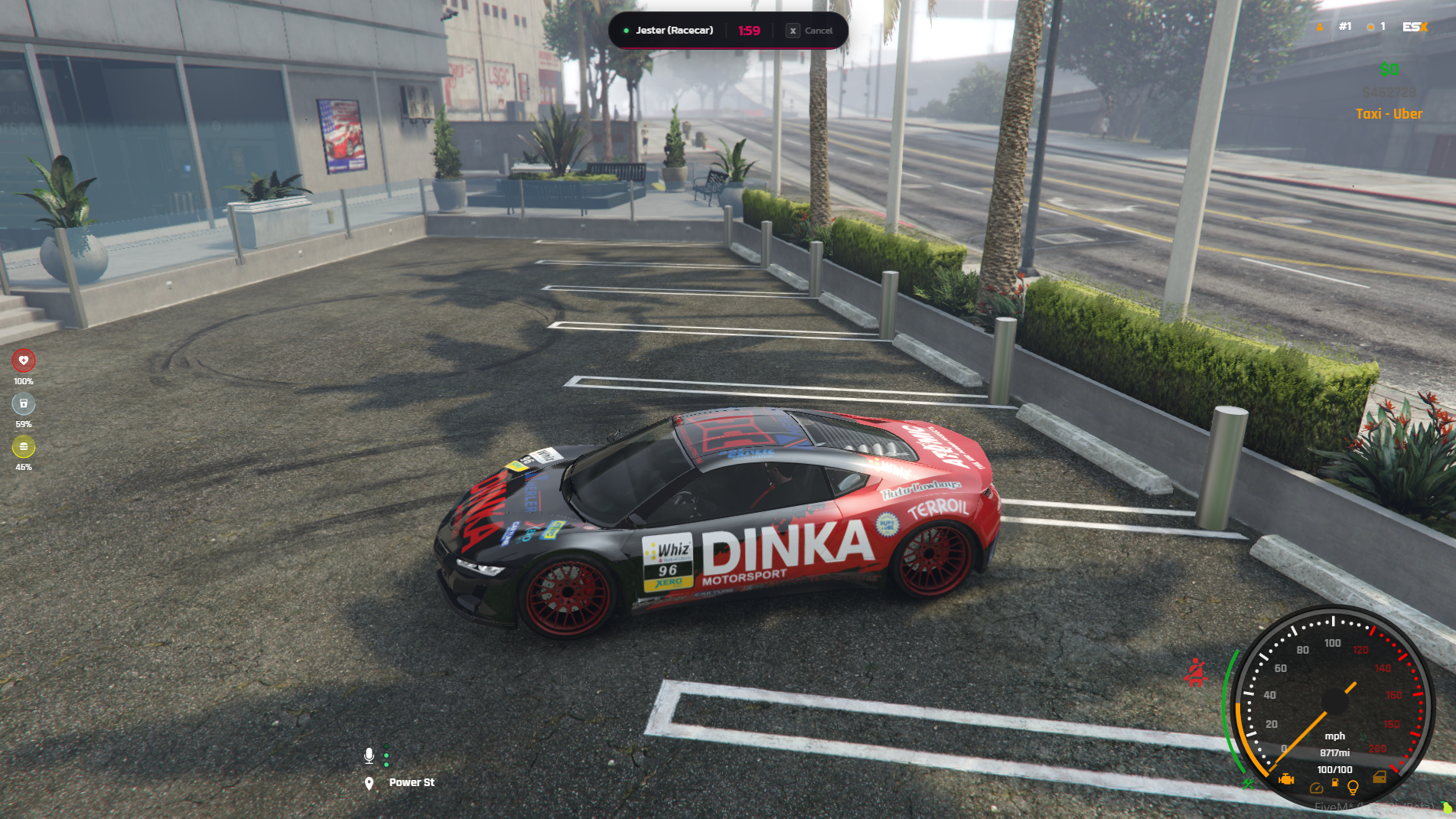Click the engine check warning icon

pos(1285,780)
